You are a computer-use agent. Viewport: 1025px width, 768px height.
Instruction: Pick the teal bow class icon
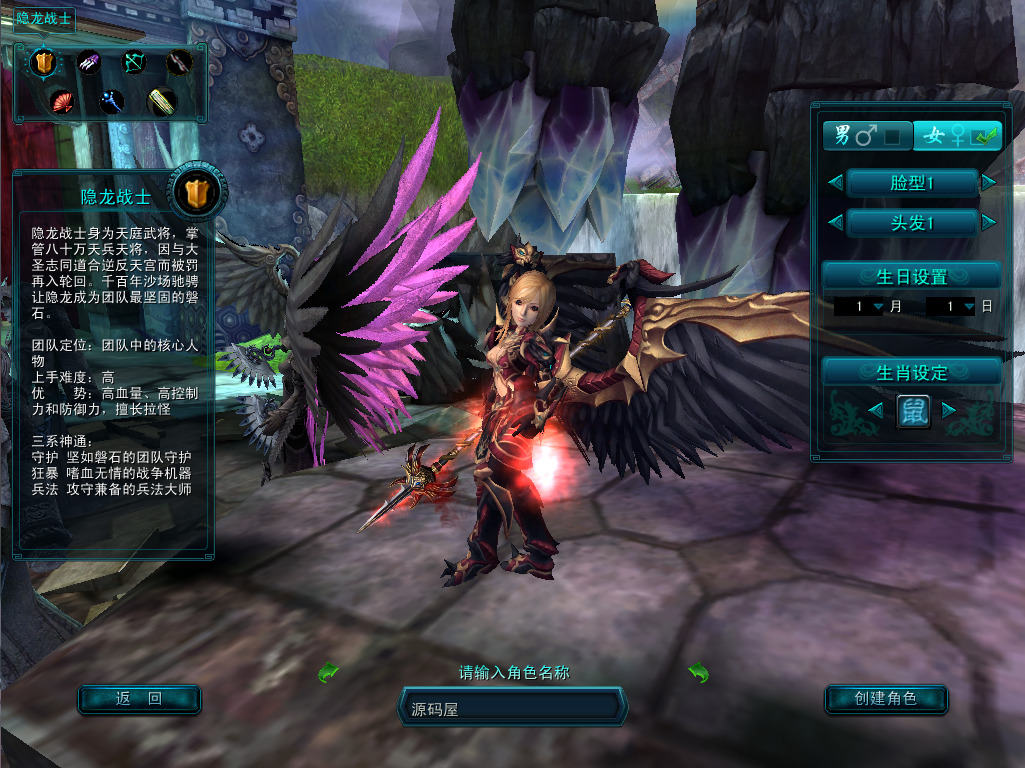pos(134,63)
